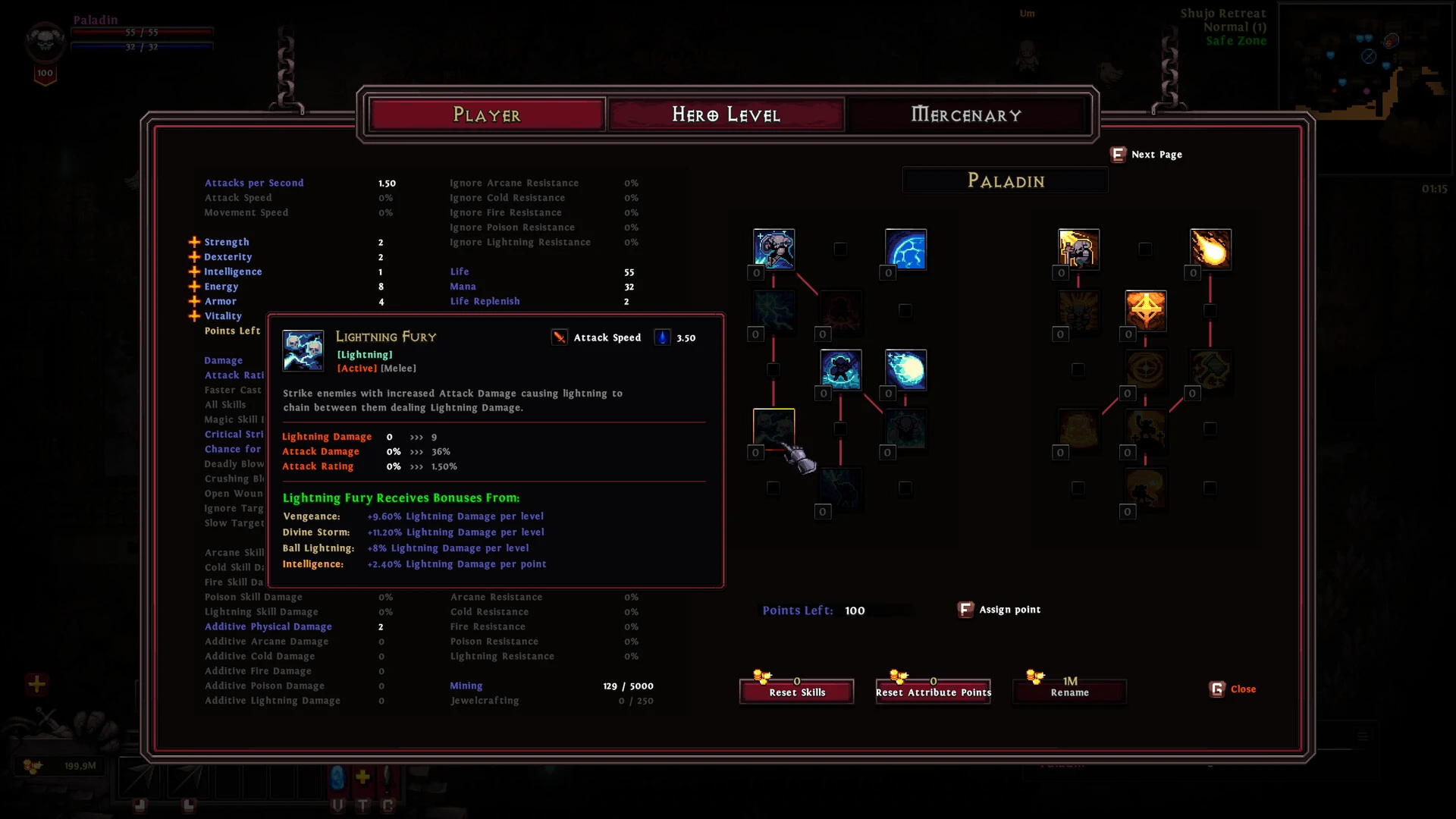Add a point to Armor
Image resolution: width=1456 pixels, height=819 pixels.
pos(194,301)
